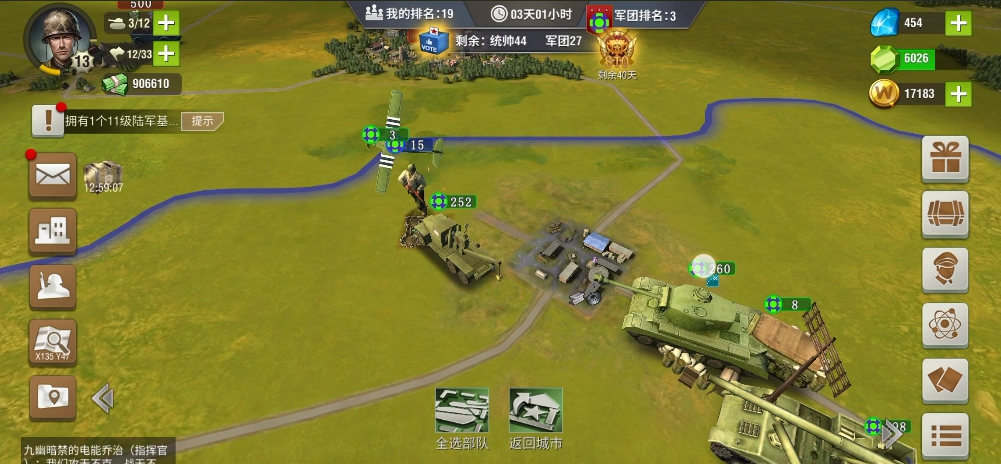Collapse the left sidebar with the arrow

(x=102, y=399)
